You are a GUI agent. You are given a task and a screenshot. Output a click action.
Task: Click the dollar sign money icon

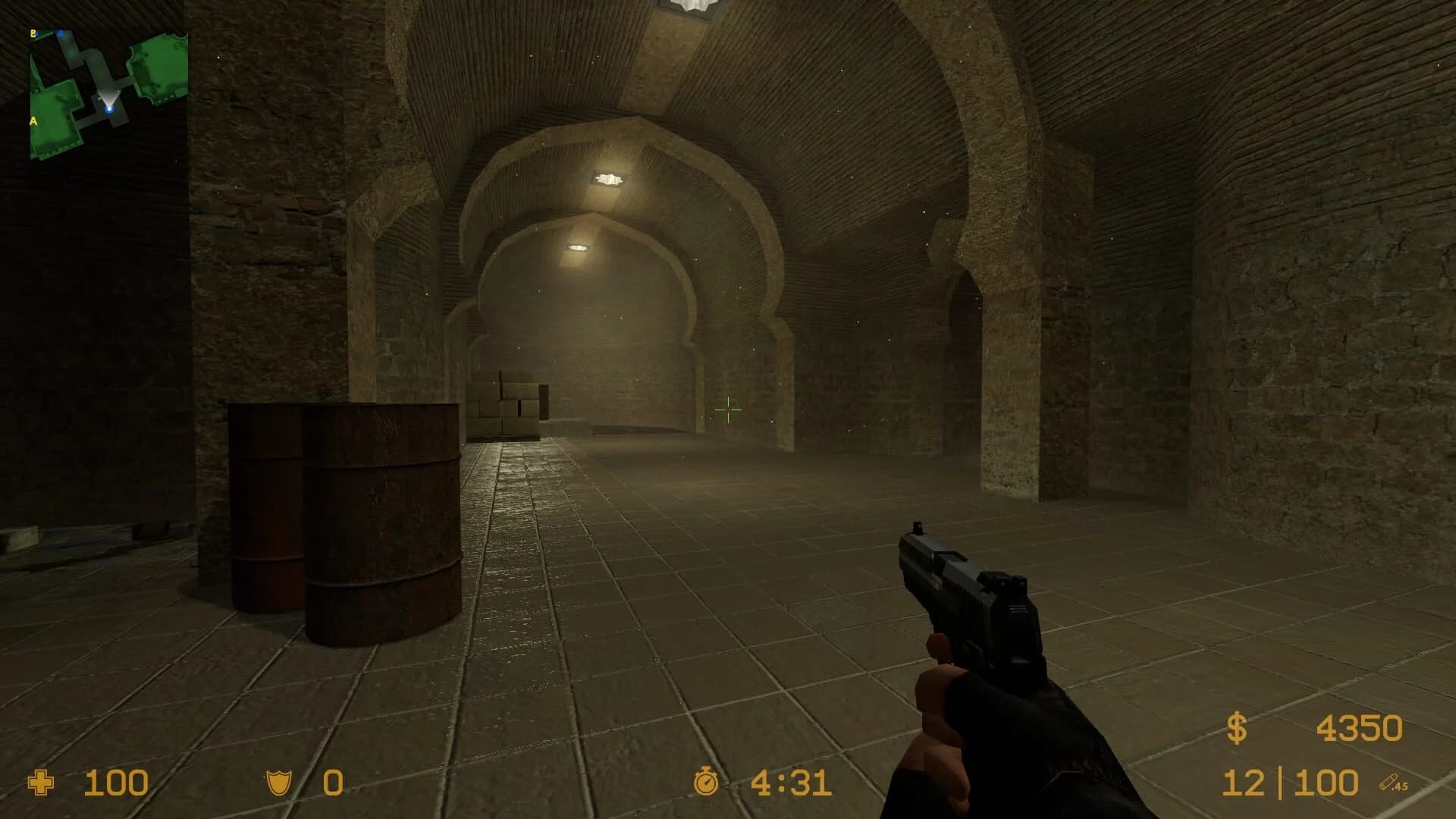[x=1237, y=726]
